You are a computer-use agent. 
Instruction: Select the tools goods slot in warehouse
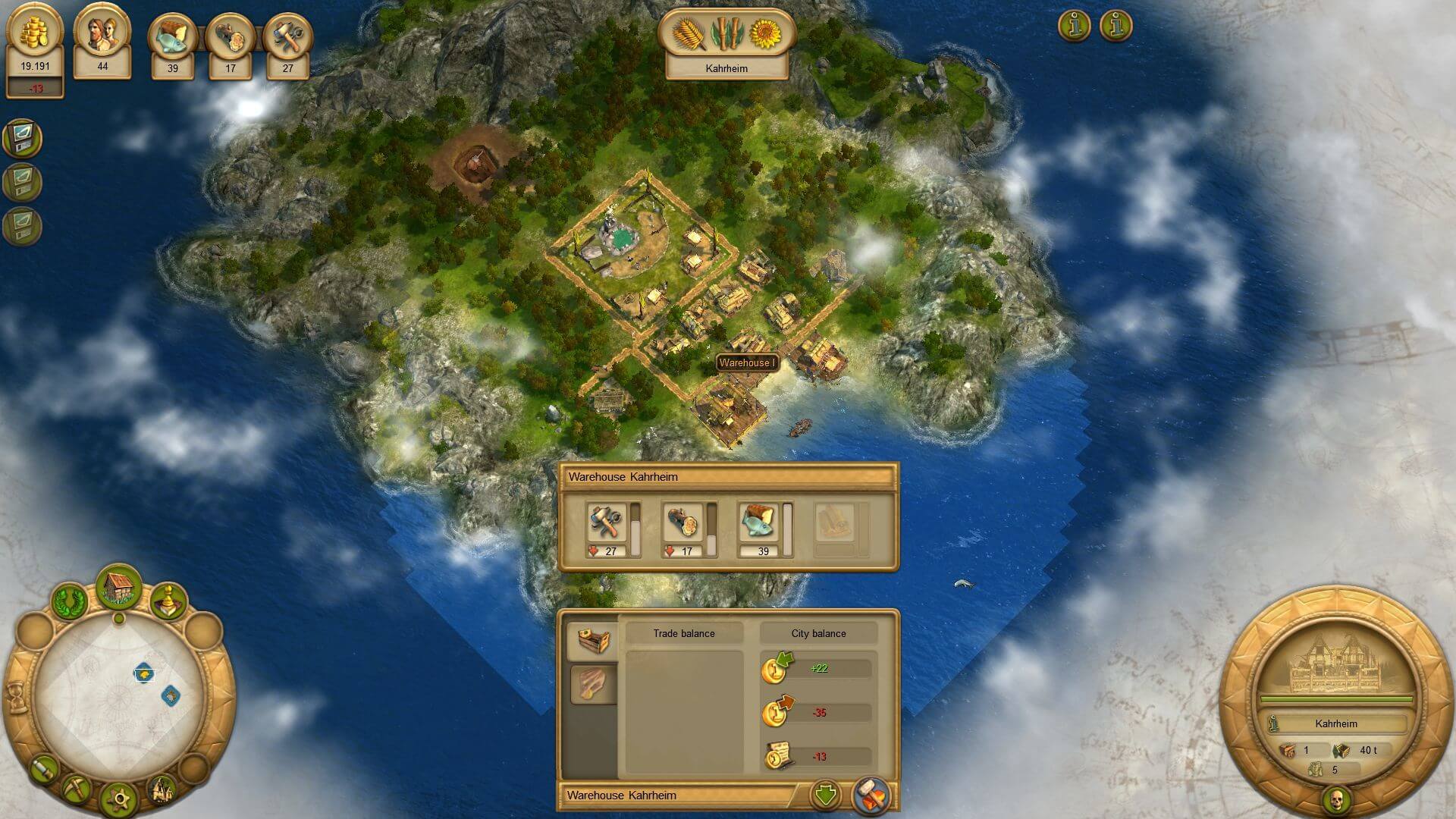[607, 522]
